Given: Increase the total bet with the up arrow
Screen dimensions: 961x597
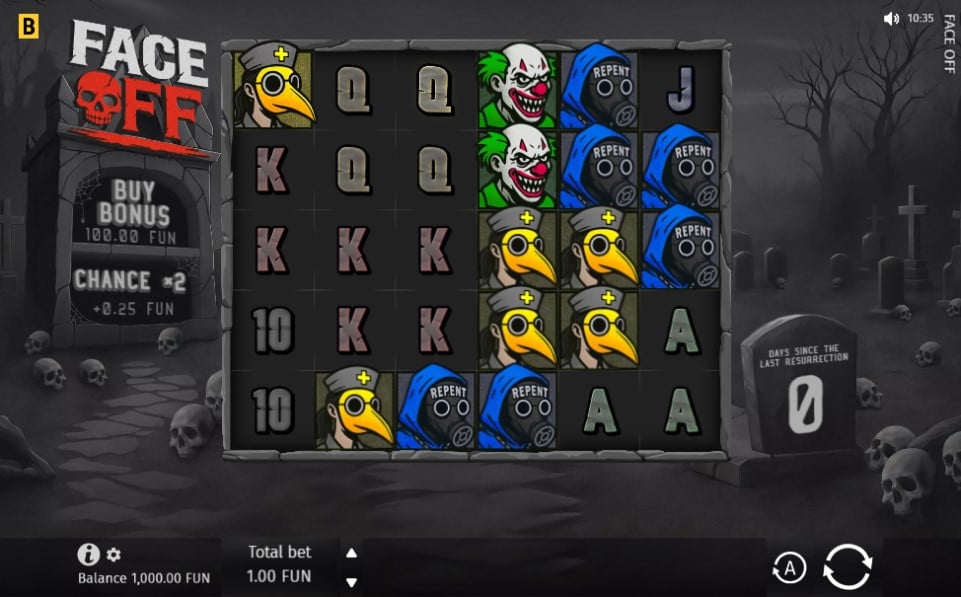Looking at the screenshot, I should click(351, 553).
